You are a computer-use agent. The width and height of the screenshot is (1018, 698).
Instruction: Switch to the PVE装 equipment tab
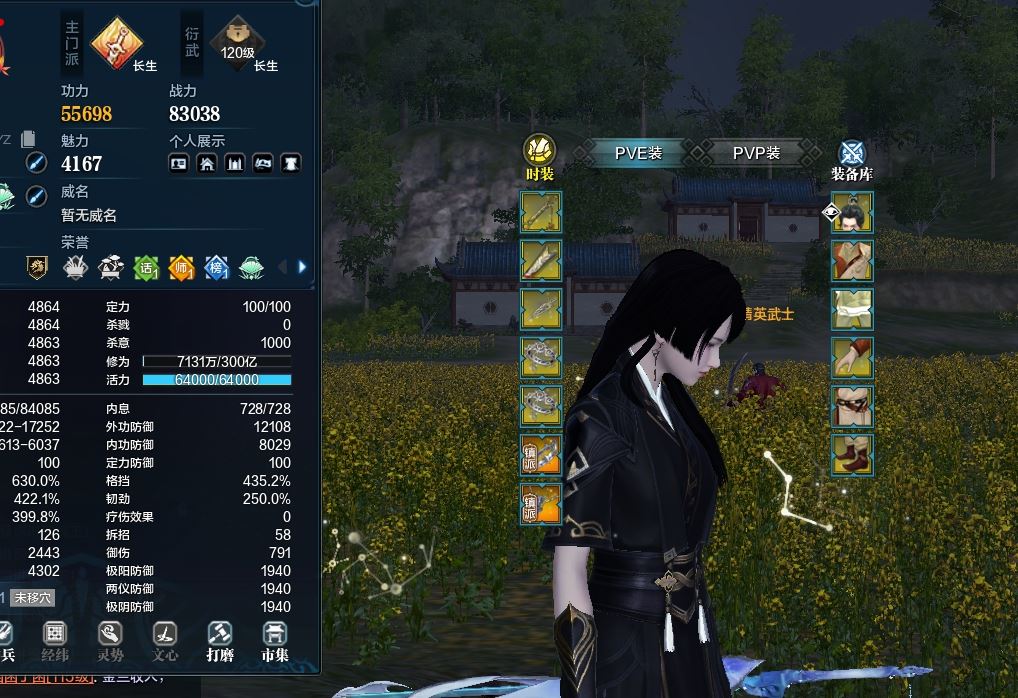coord(638,153)
